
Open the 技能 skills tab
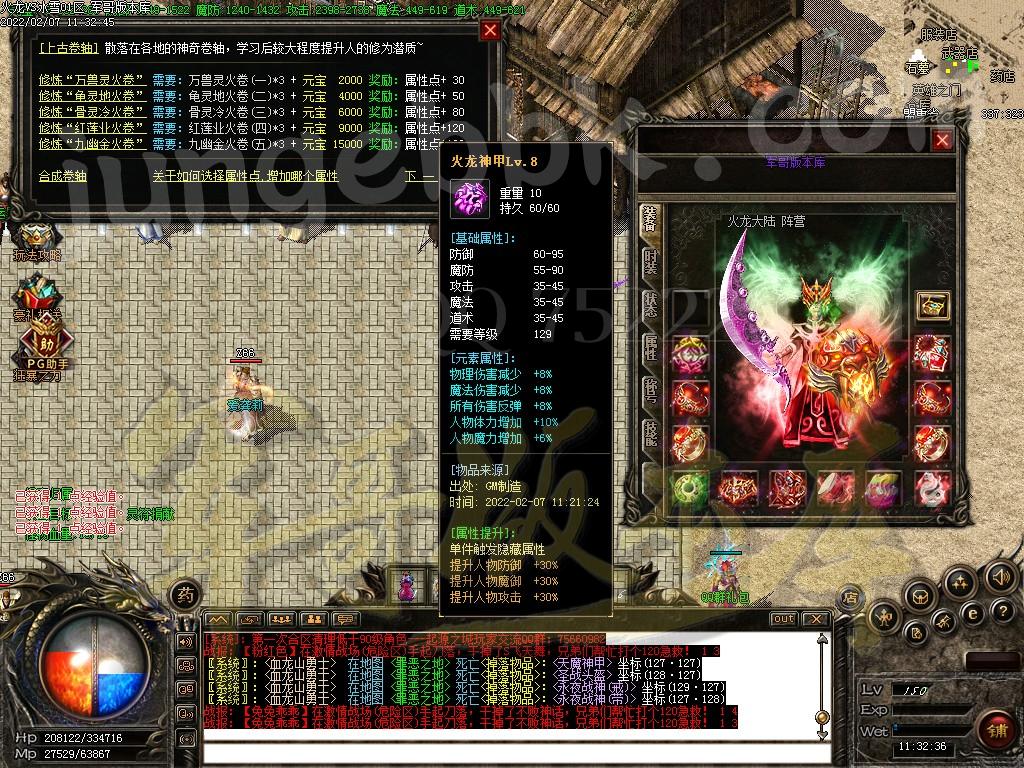click(651, 435)
